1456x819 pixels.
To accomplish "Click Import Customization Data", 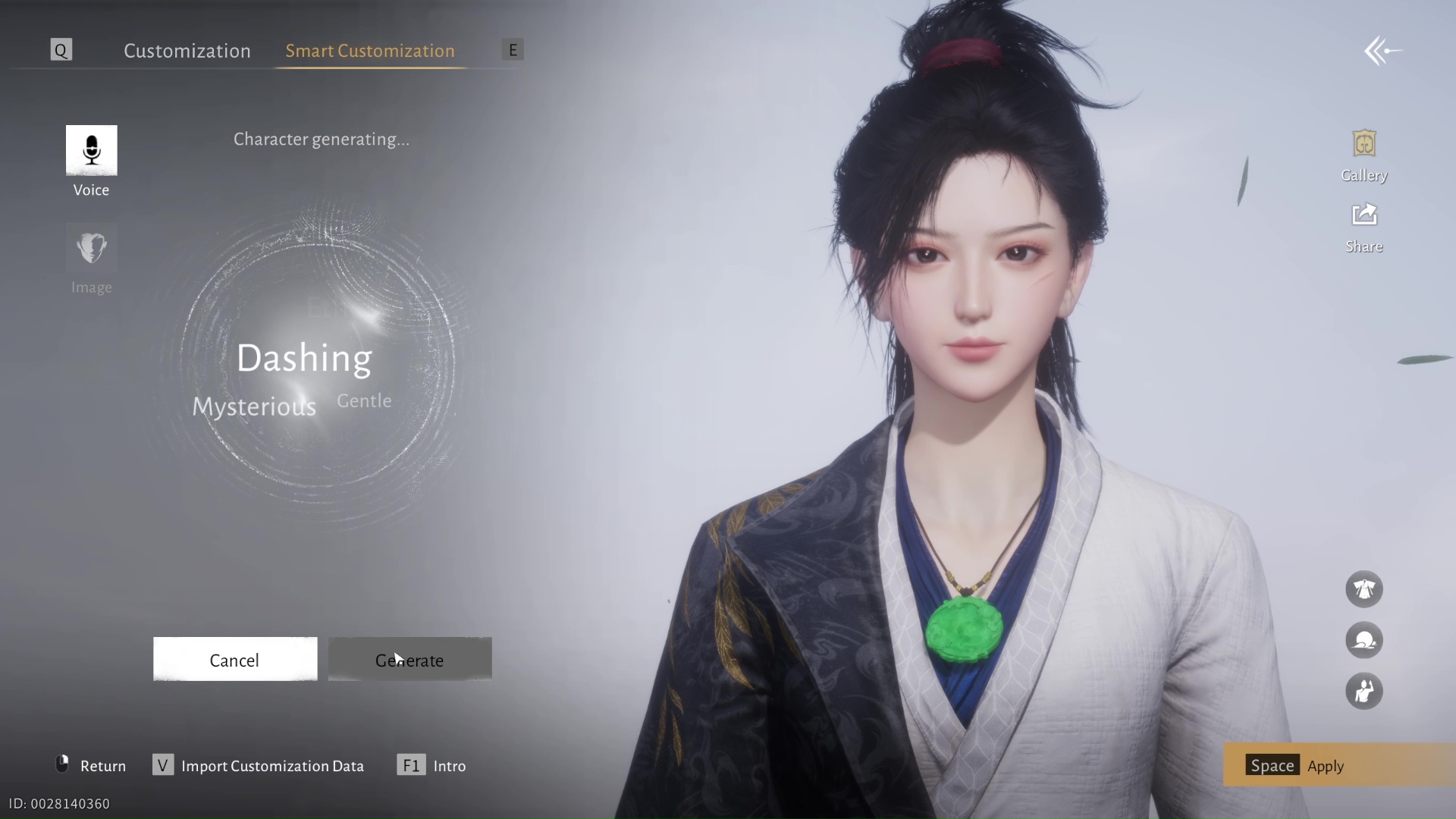I will pyautogui.click(x=258, y=766).
